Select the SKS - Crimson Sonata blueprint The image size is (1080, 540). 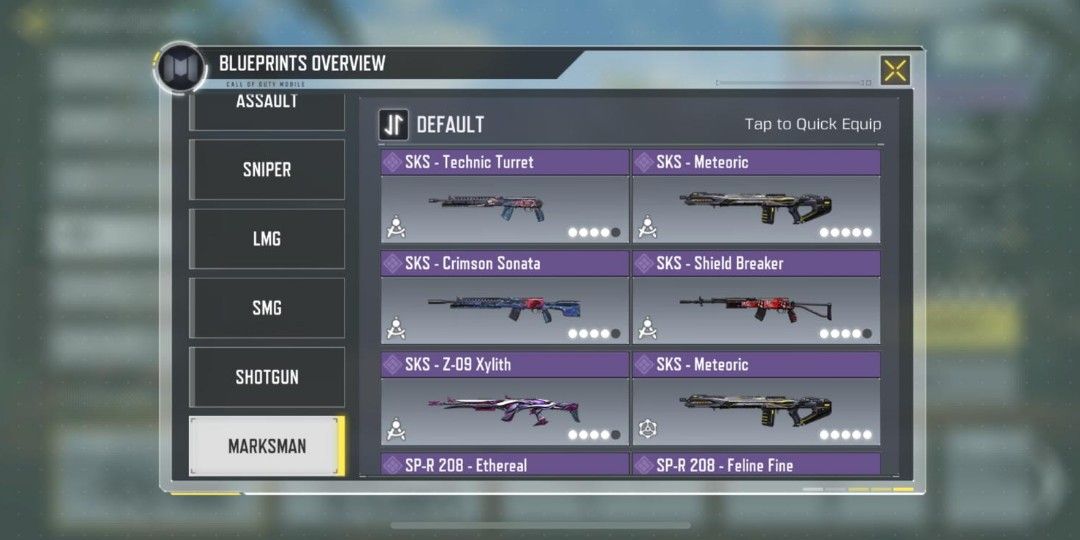pos(504,298)
